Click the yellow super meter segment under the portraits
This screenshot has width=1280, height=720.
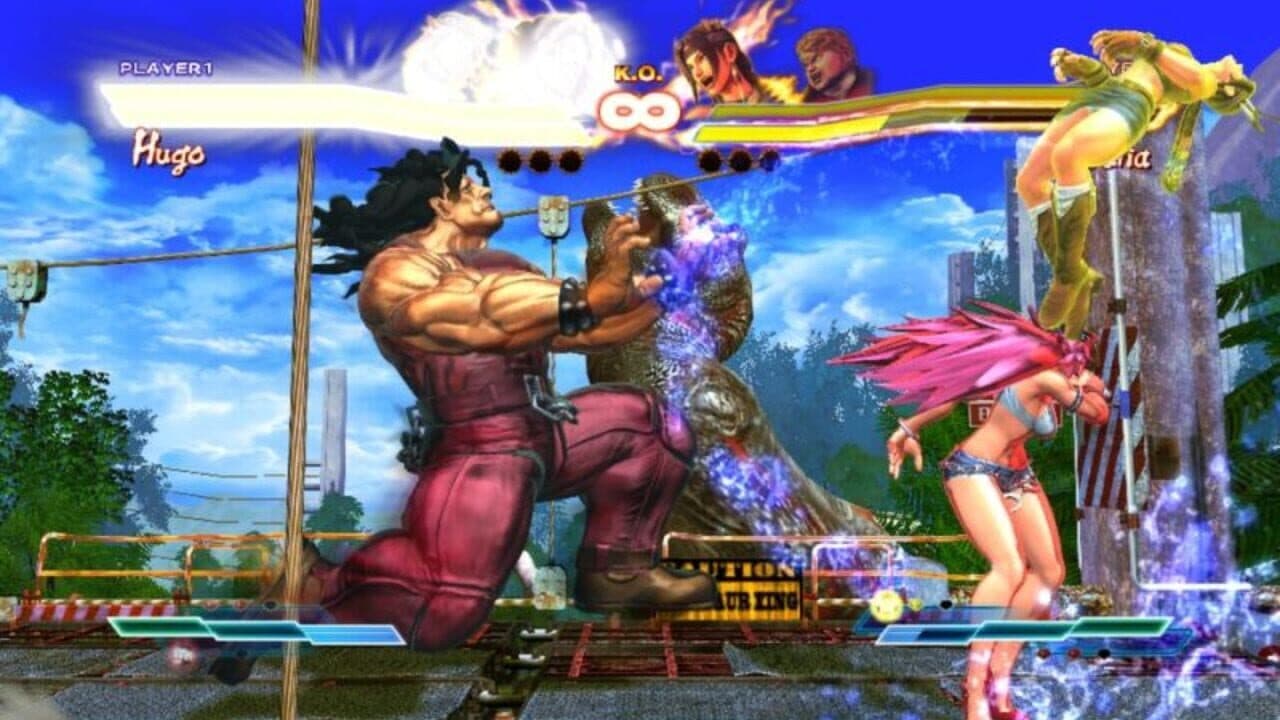790,130
